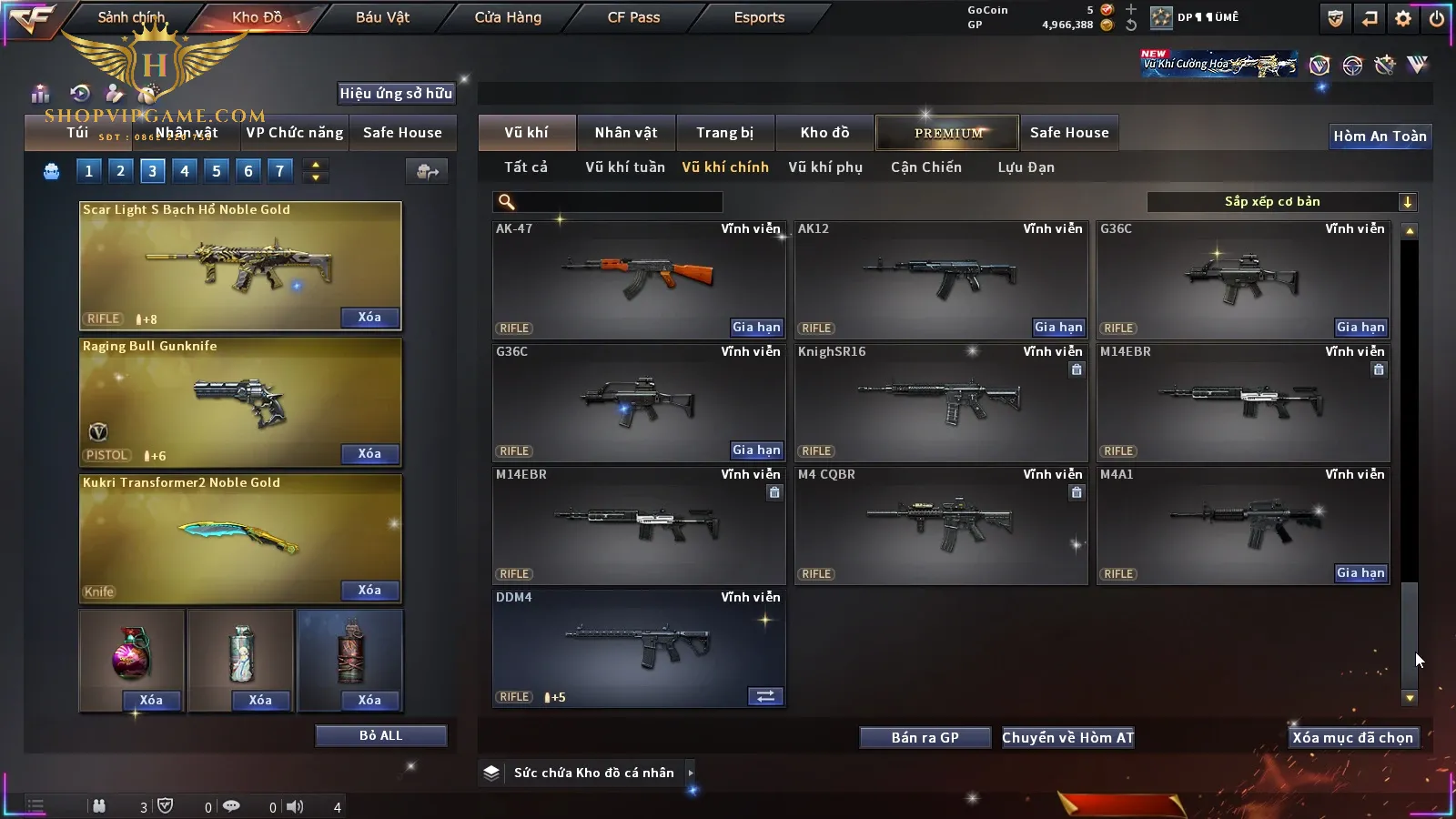The width and height of the screenshot is (1456, 819).
Task: Sell item with Bán ra GP
Action: click(x=925, y=738)
